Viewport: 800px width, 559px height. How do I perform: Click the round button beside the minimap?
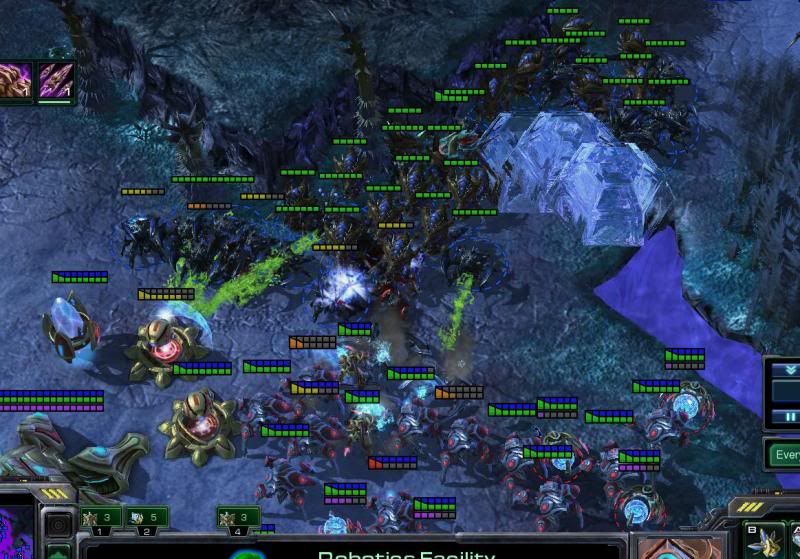(59, 524)
